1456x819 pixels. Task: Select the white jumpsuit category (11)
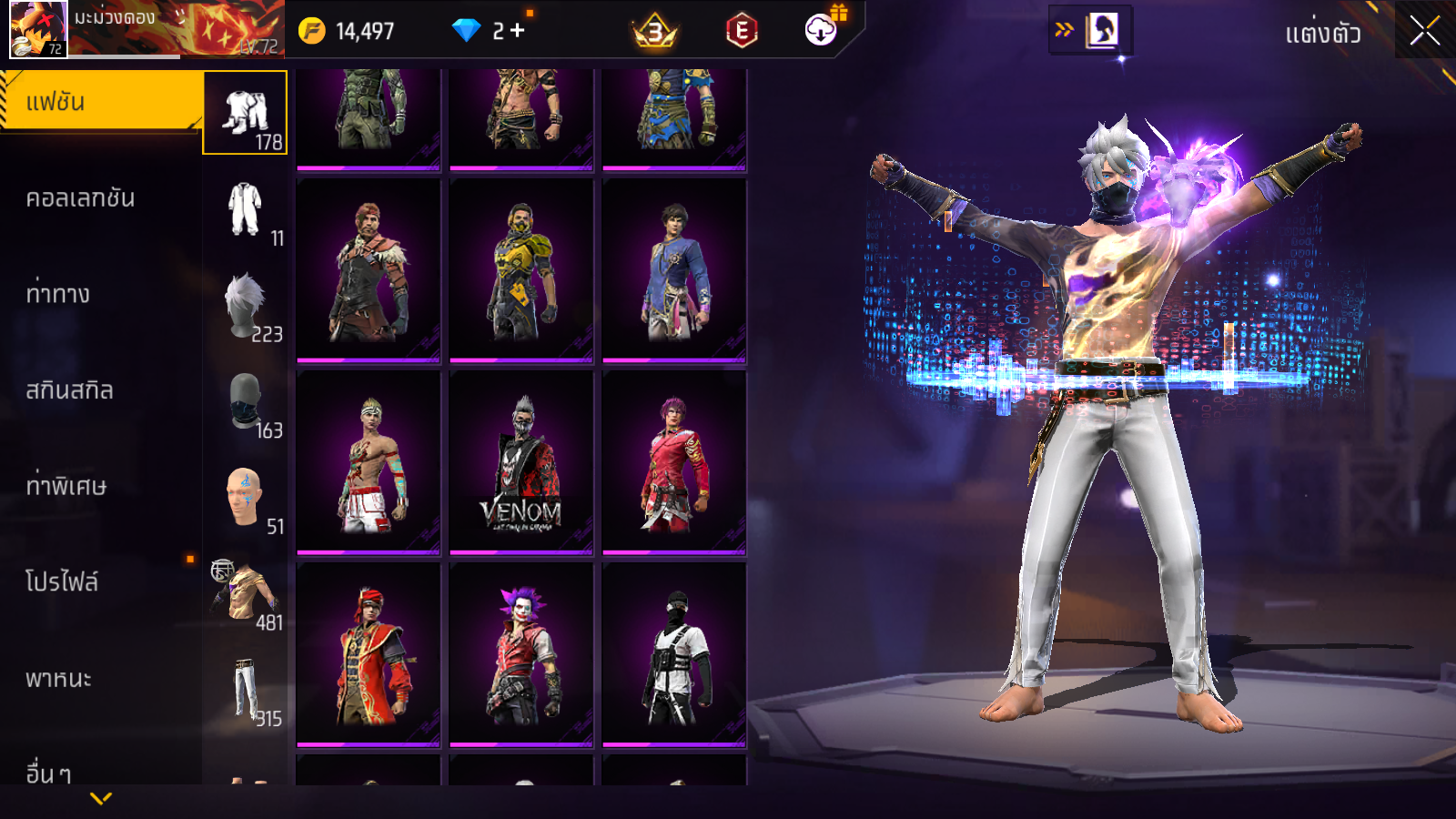(x=246, y=210)
